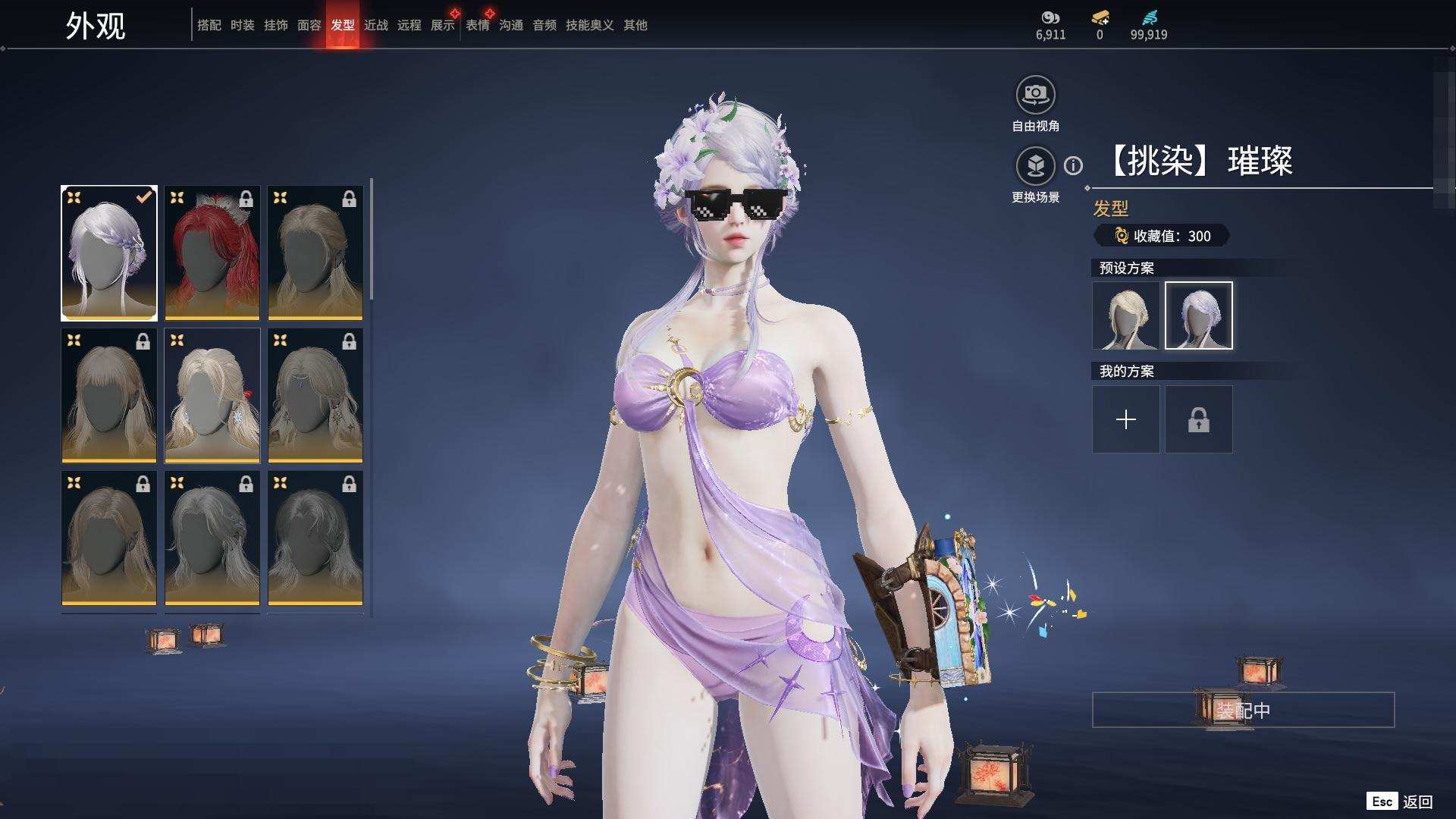Open the info icon beside the hairstyle name
The width and height of the screenshot is (1456, 819).
click(x=1073, y=165)
